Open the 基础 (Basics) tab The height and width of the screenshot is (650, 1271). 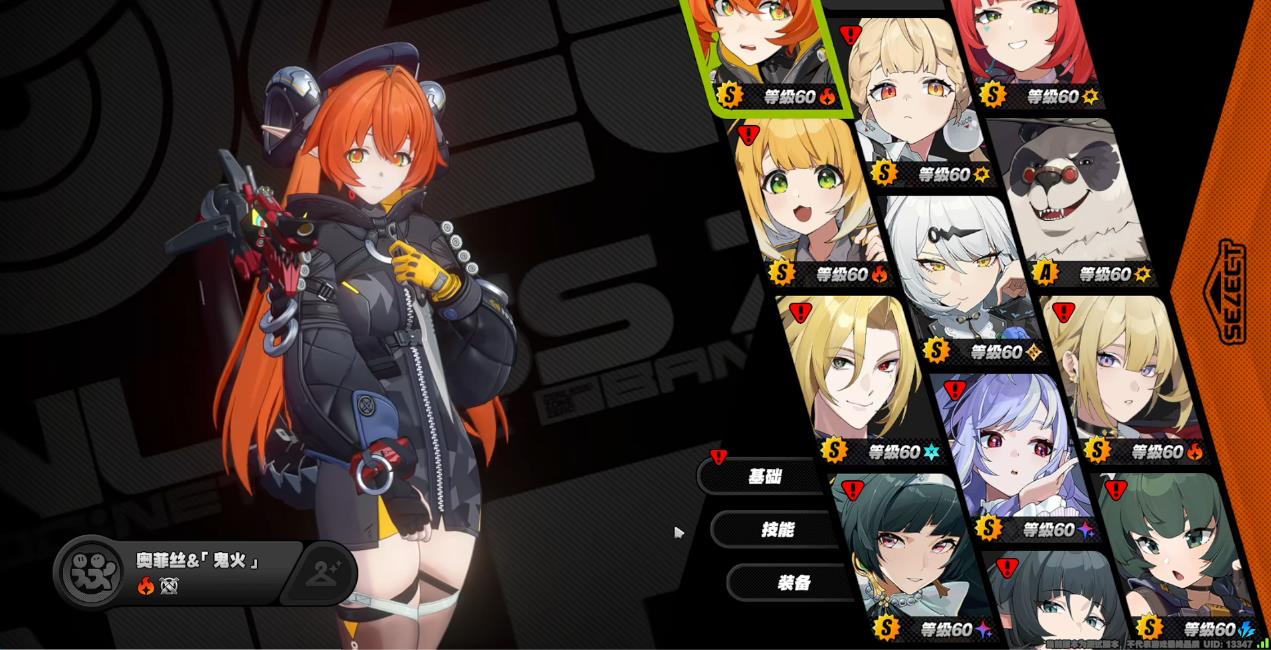click(x=766, y=476)
